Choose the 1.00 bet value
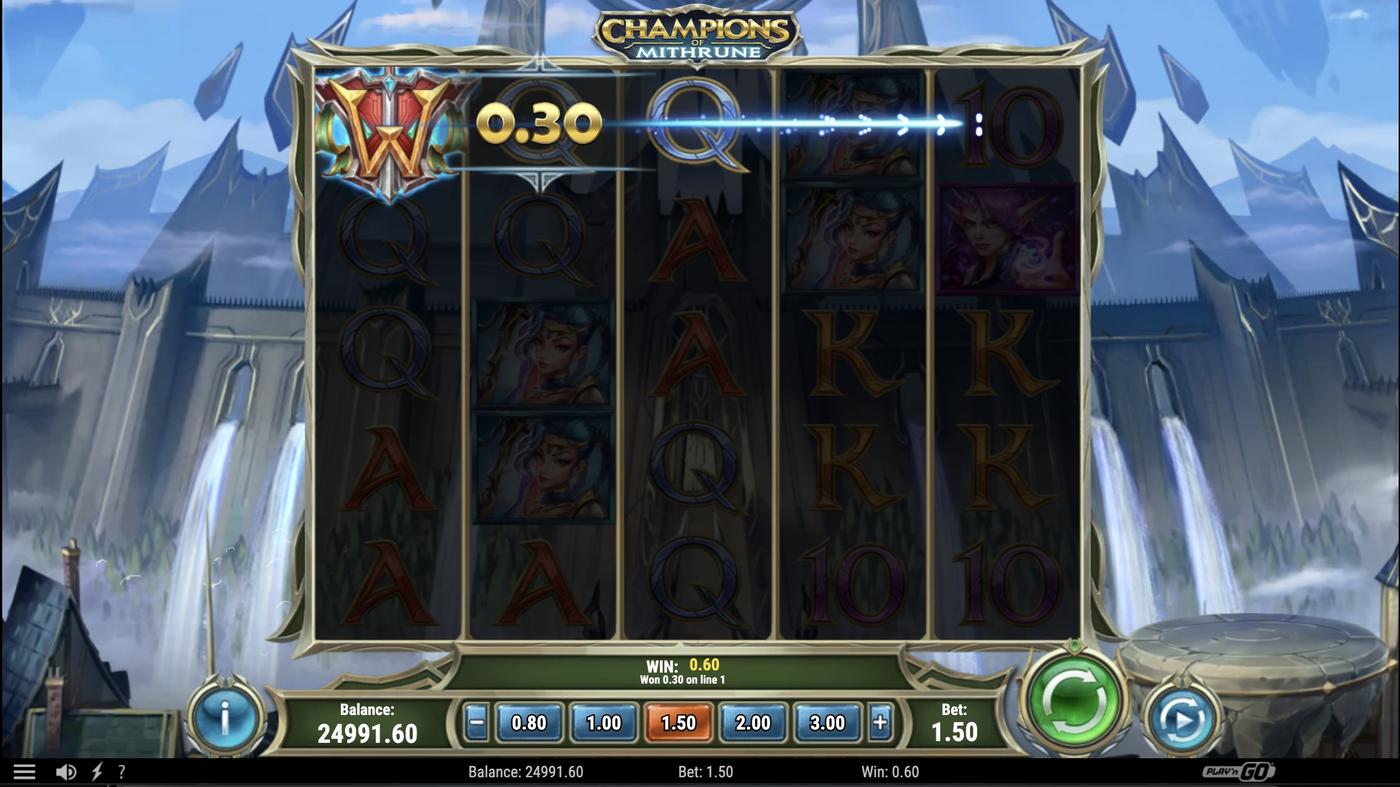Image resolution: width=1400 pixels, height=787 pixels. point(603,722)
